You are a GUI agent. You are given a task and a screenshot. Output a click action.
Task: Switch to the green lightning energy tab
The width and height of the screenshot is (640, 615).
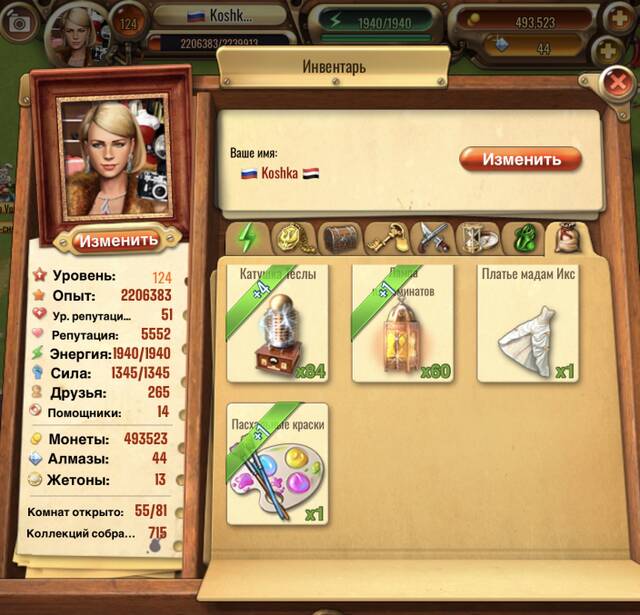coord(246,239)
